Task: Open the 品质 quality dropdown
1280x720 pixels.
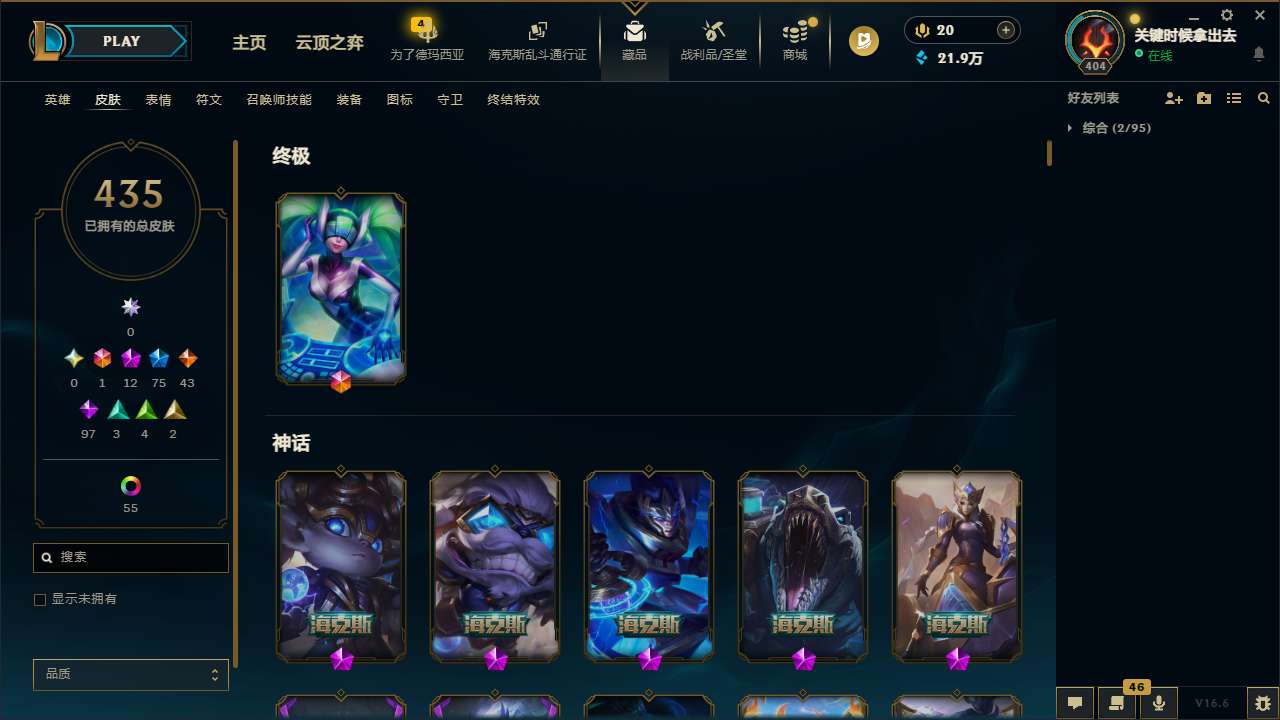Action: (130, 674)
